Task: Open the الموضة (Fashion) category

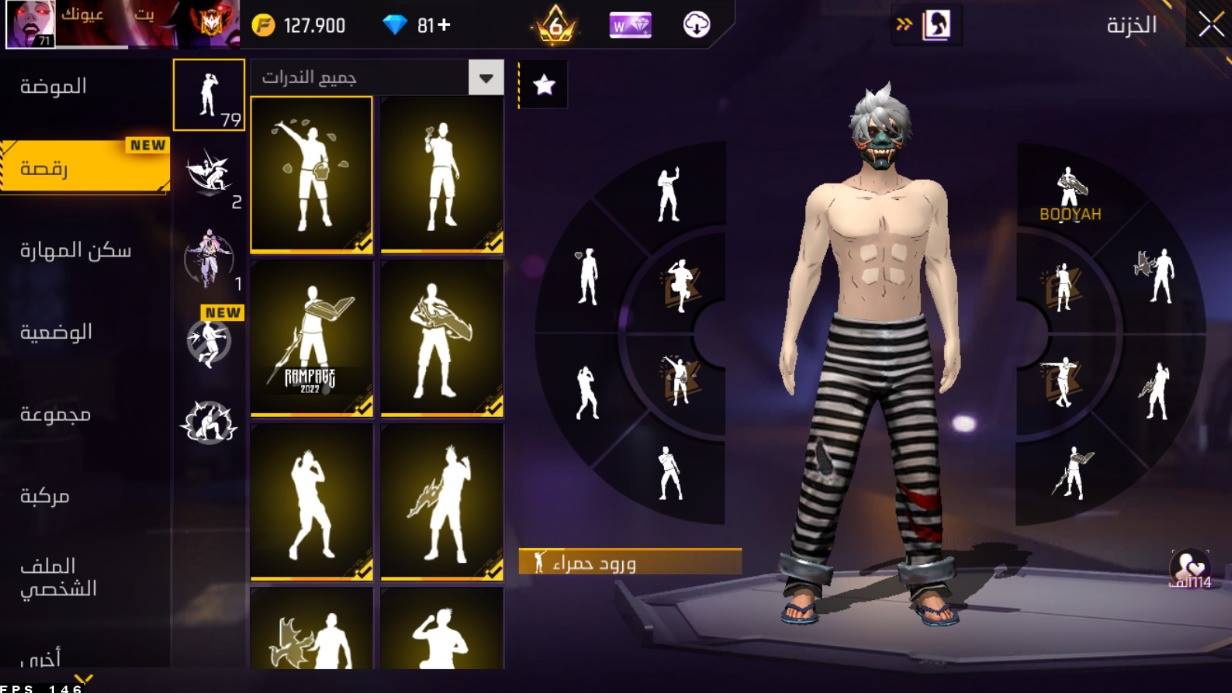Action: [54, 87]
